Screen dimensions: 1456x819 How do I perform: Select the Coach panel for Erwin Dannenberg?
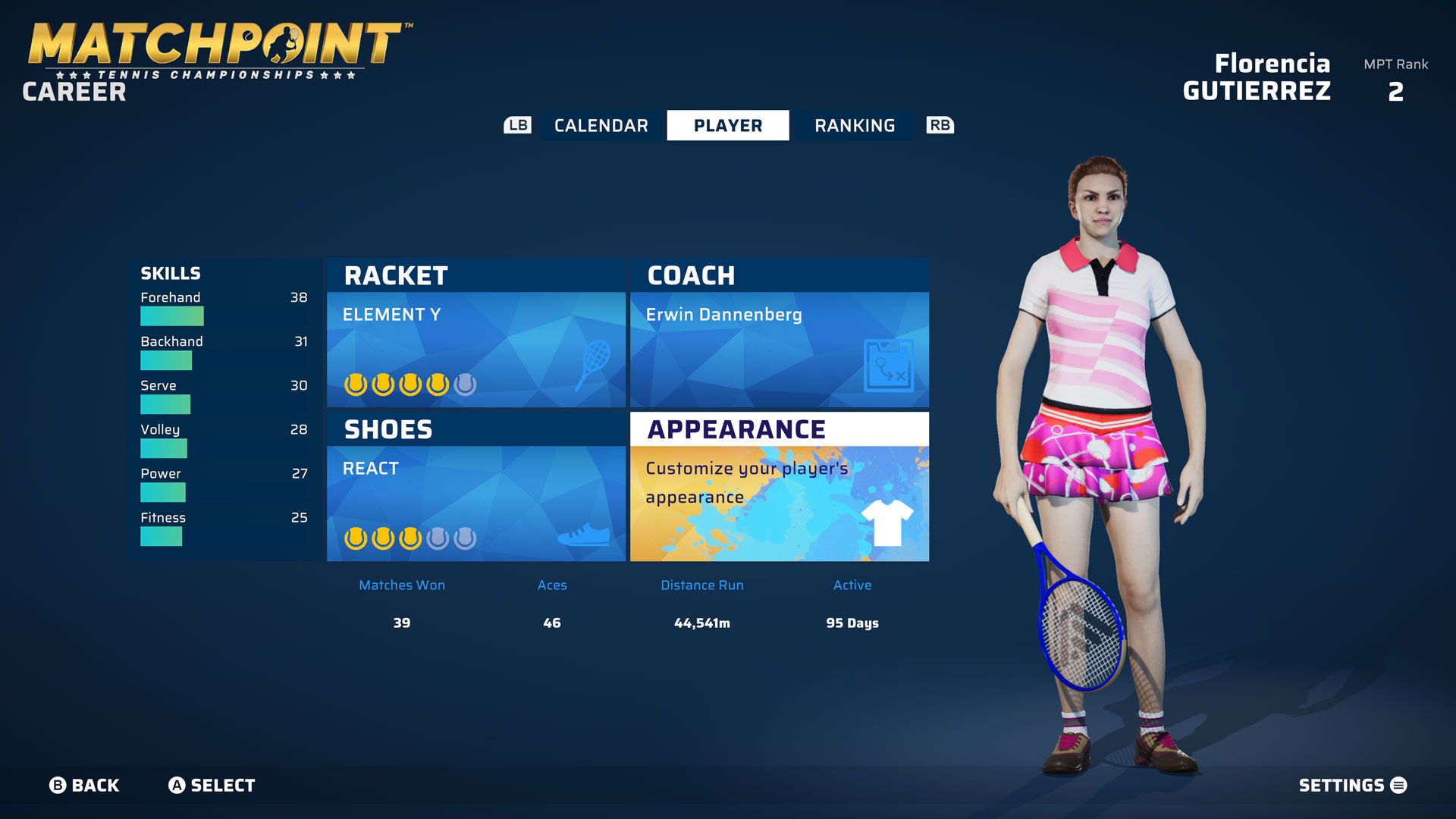(x=779, y=334)
